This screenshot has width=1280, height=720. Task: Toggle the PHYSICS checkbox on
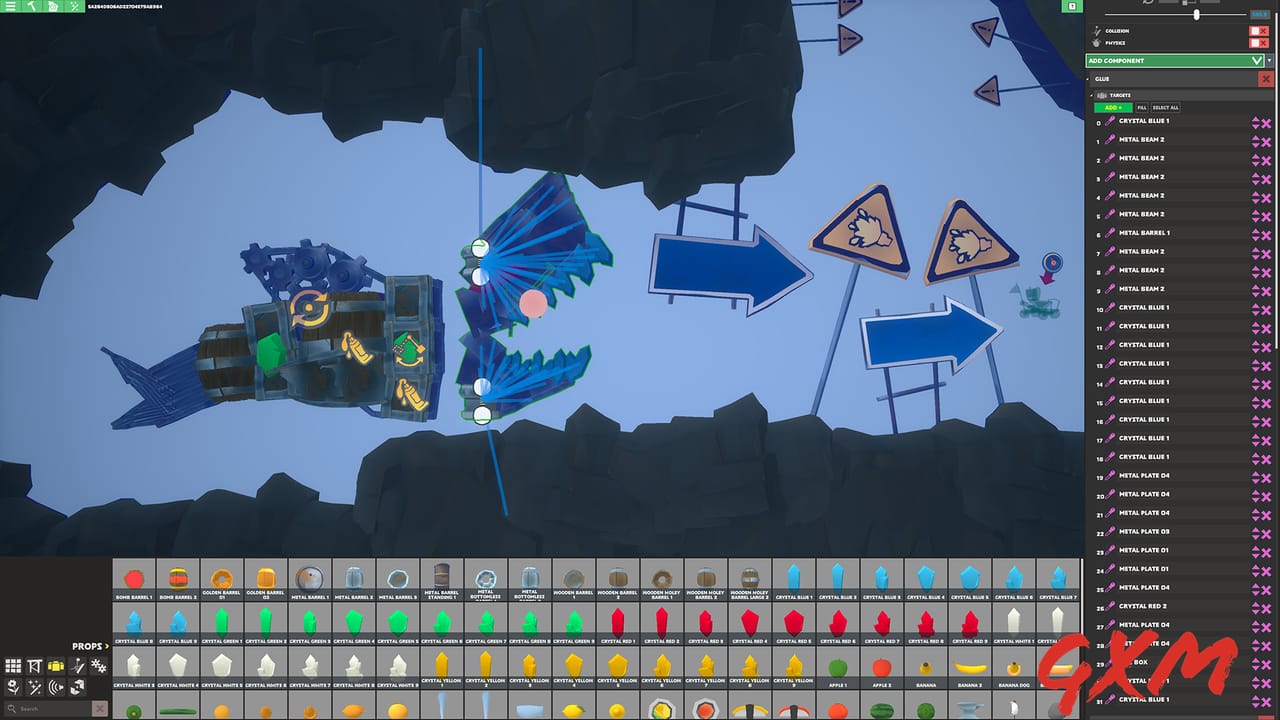pyautogui.click(x=1254, y=43)
